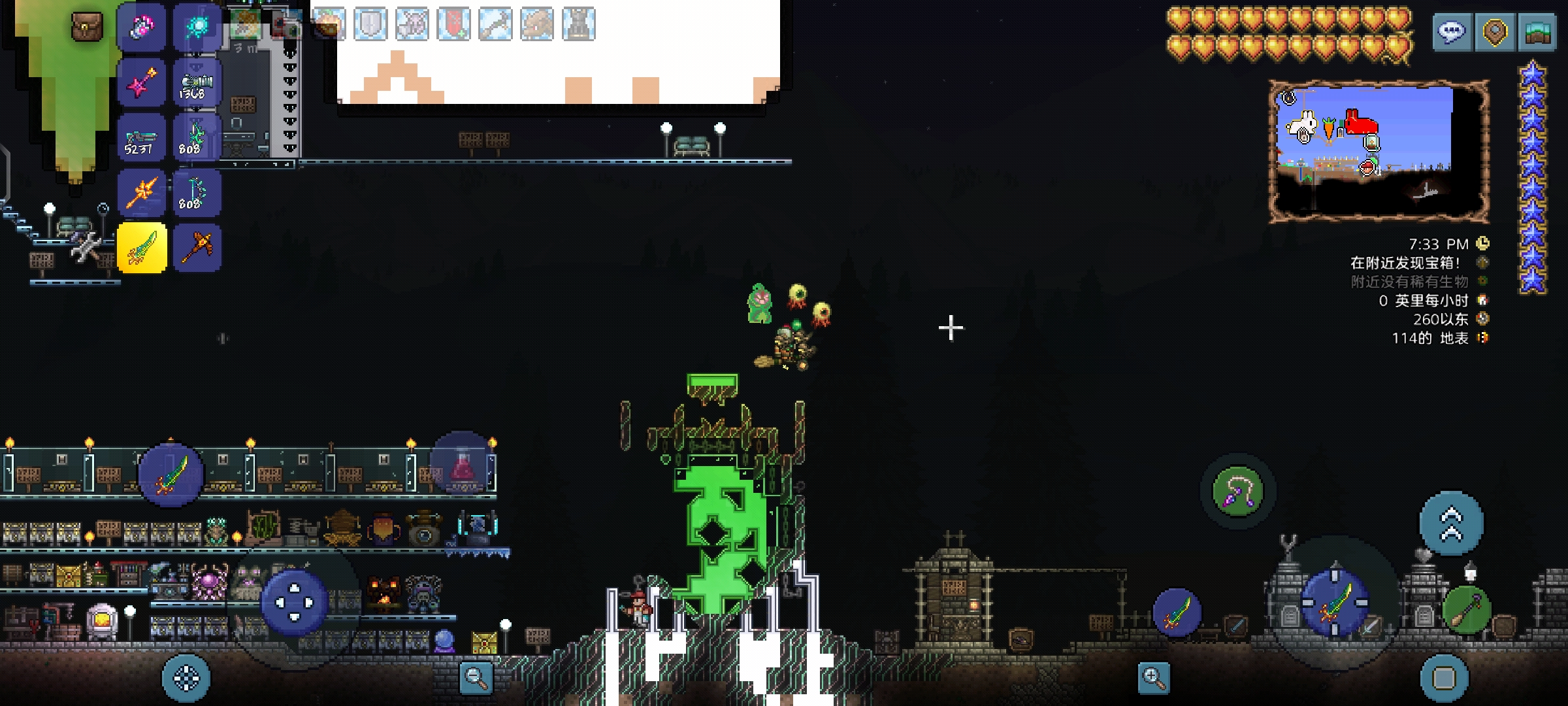Open the chat speech bubble button
Image resolution: width=1568 pixels, height=706 pixels.
coord(1452,32)
